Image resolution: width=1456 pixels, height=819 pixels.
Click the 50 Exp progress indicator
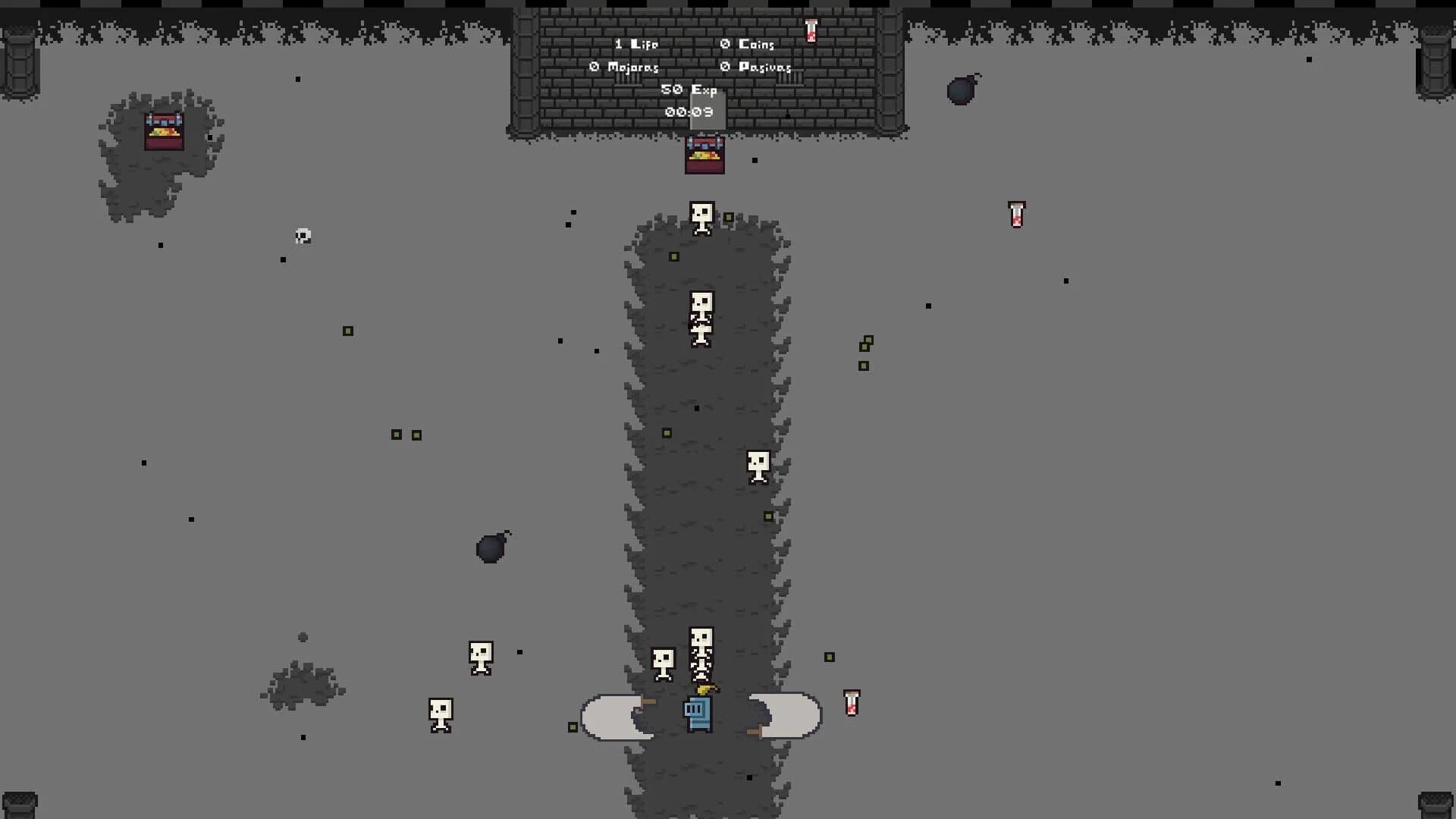[690, 89]
